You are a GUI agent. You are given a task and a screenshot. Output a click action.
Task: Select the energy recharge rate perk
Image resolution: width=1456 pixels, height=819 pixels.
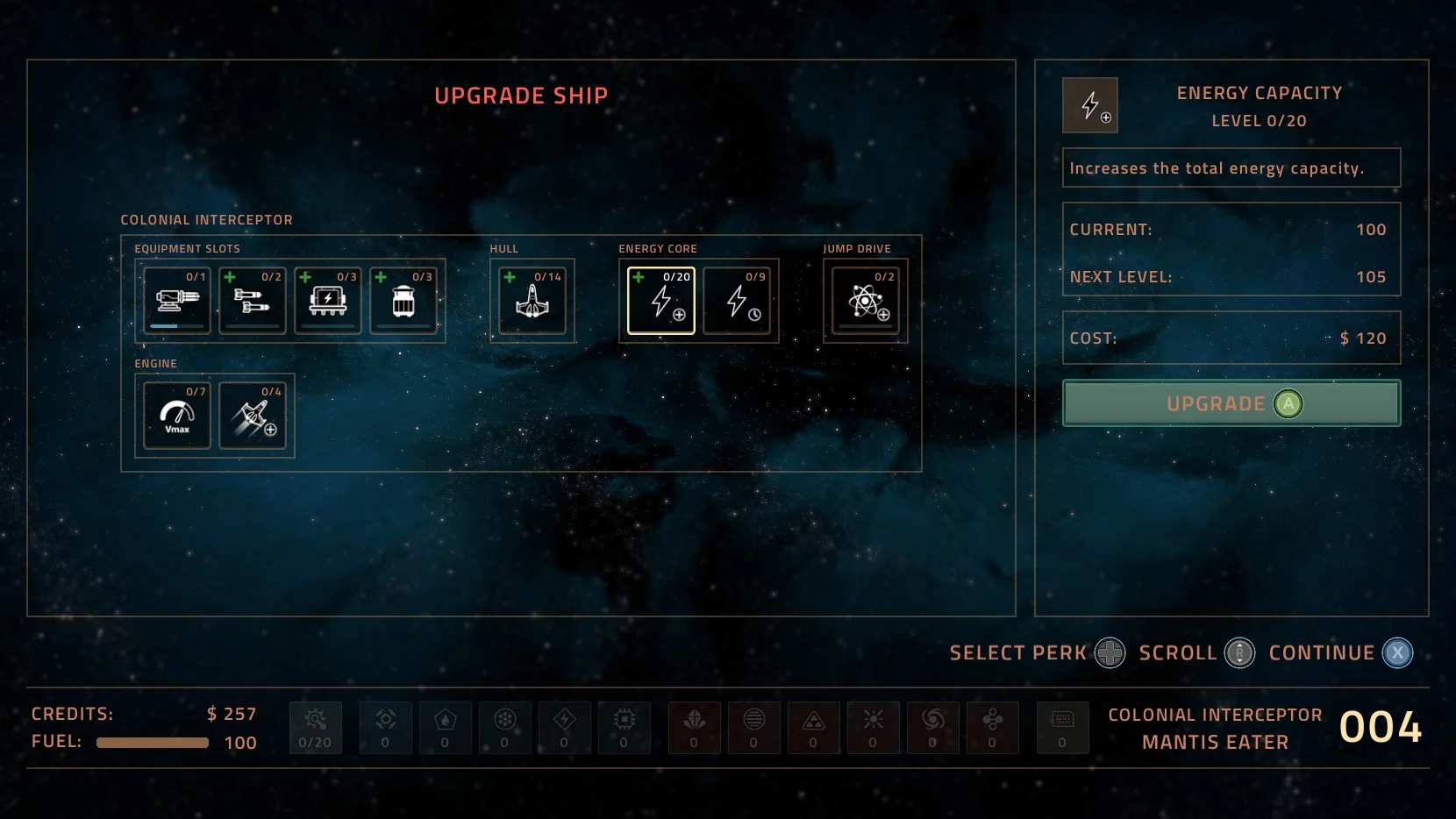click(737, 301)
